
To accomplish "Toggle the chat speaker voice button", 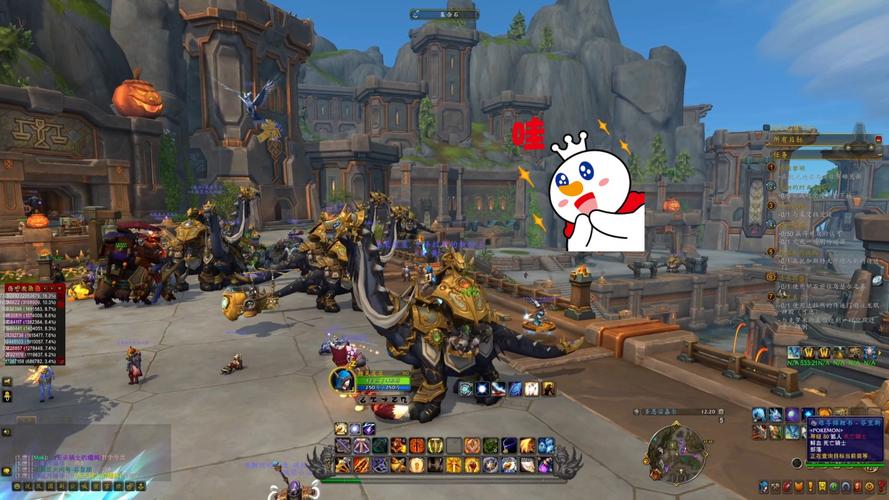I will pyautogui.click(x=6, y=432).
